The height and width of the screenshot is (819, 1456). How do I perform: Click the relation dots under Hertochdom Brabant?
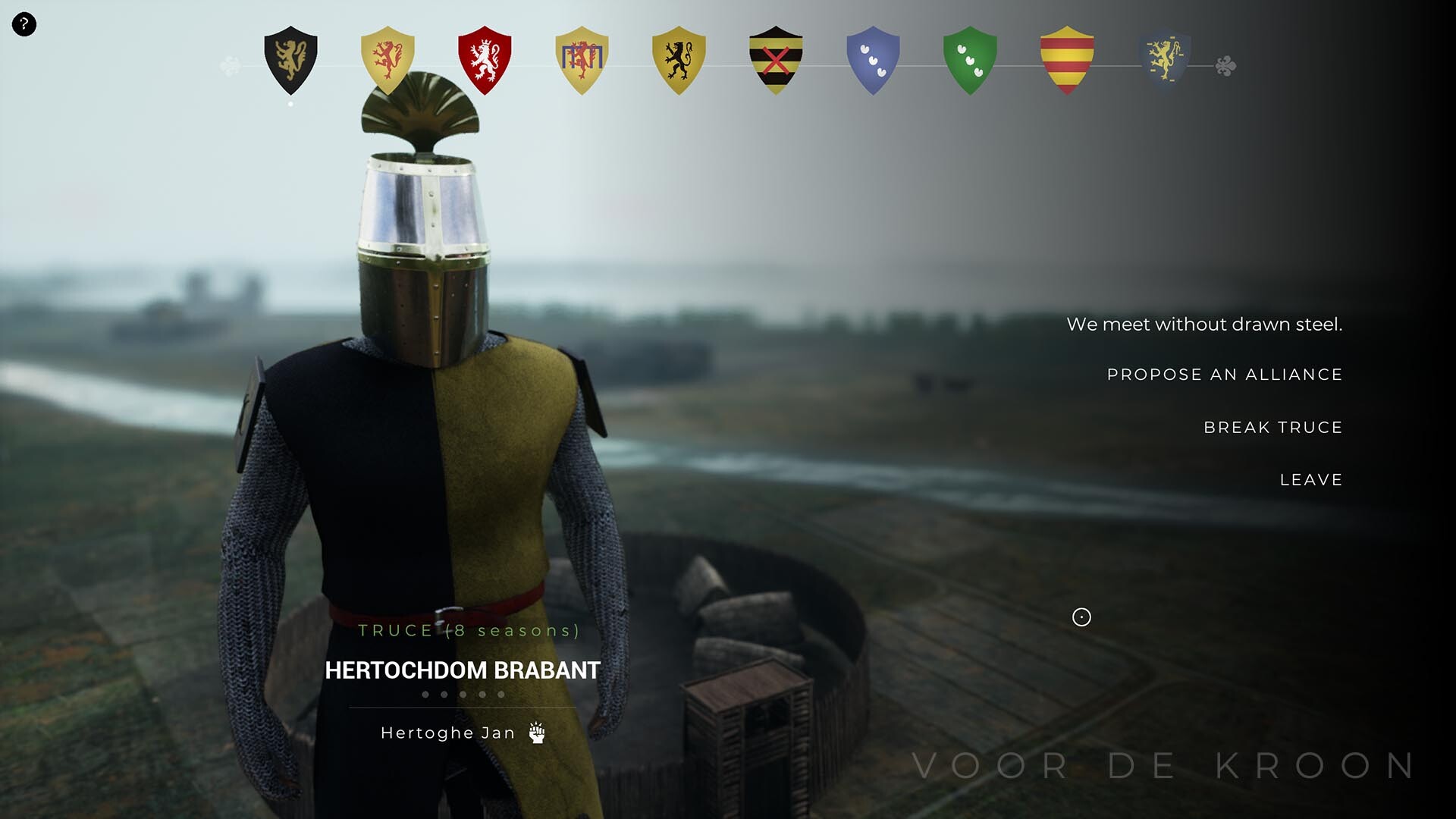461,692
